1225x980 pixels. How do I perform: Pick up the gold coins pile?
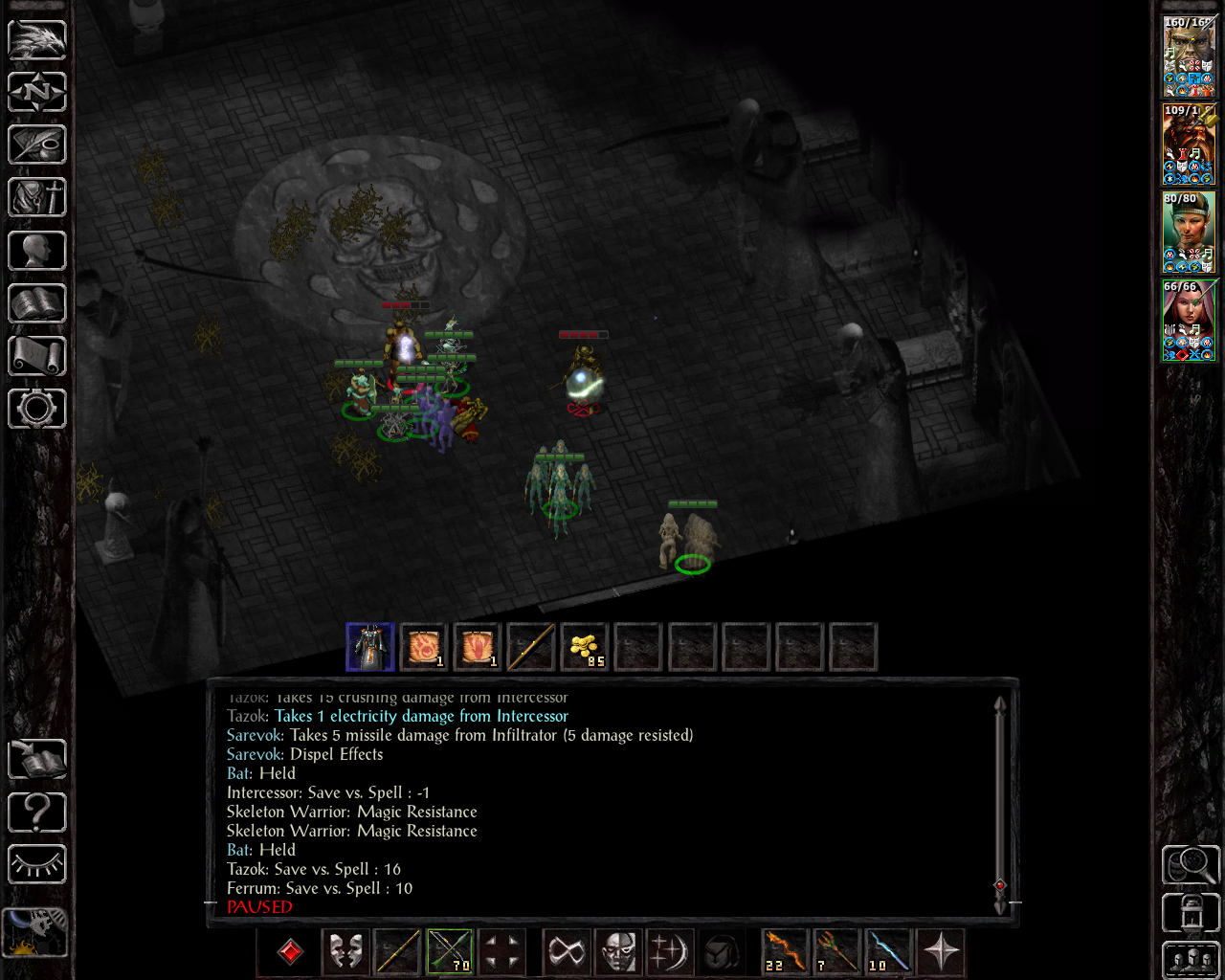point(584,647)
